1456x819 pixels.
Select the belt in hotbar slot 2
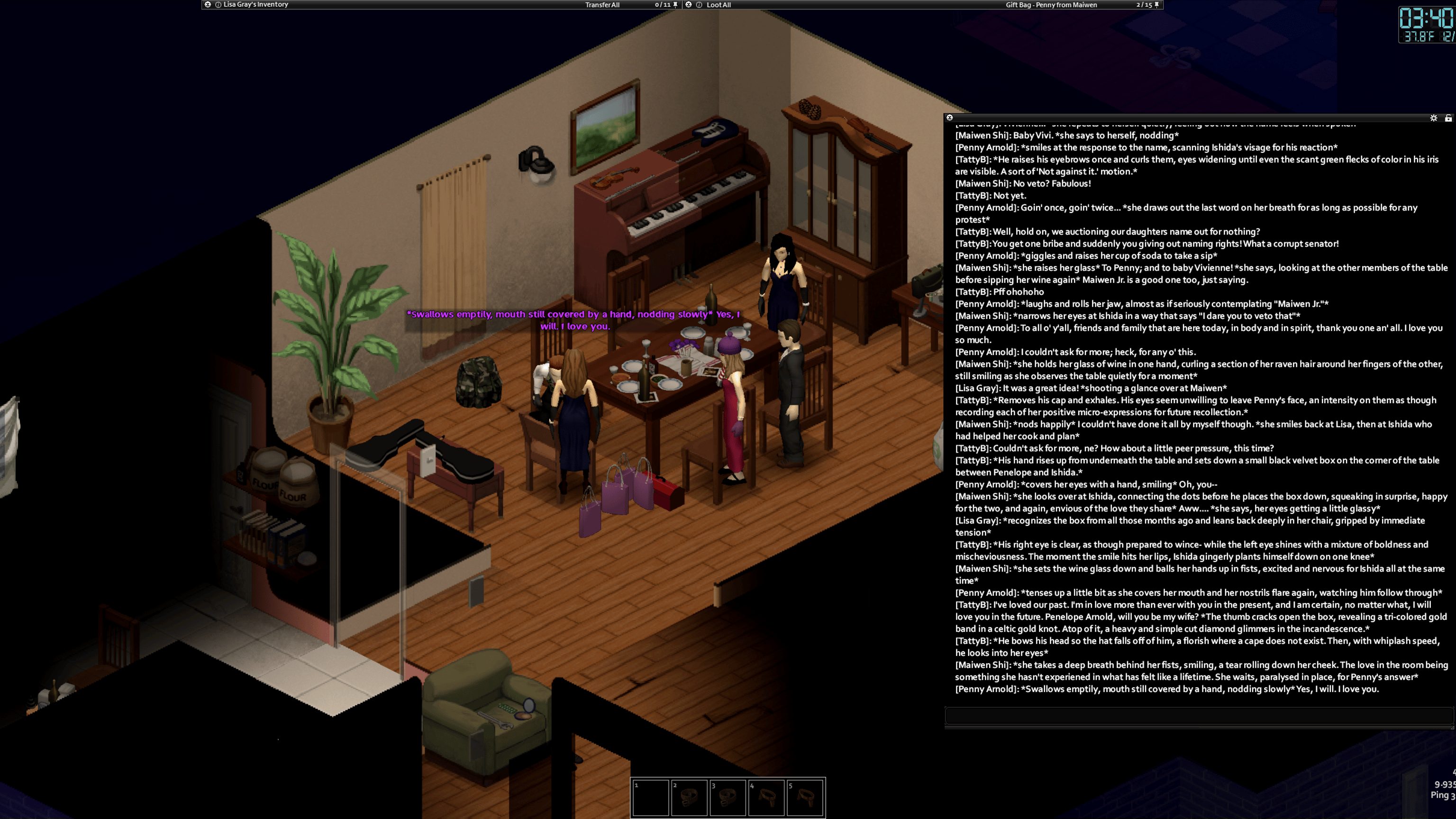click(x=689, y=798)
